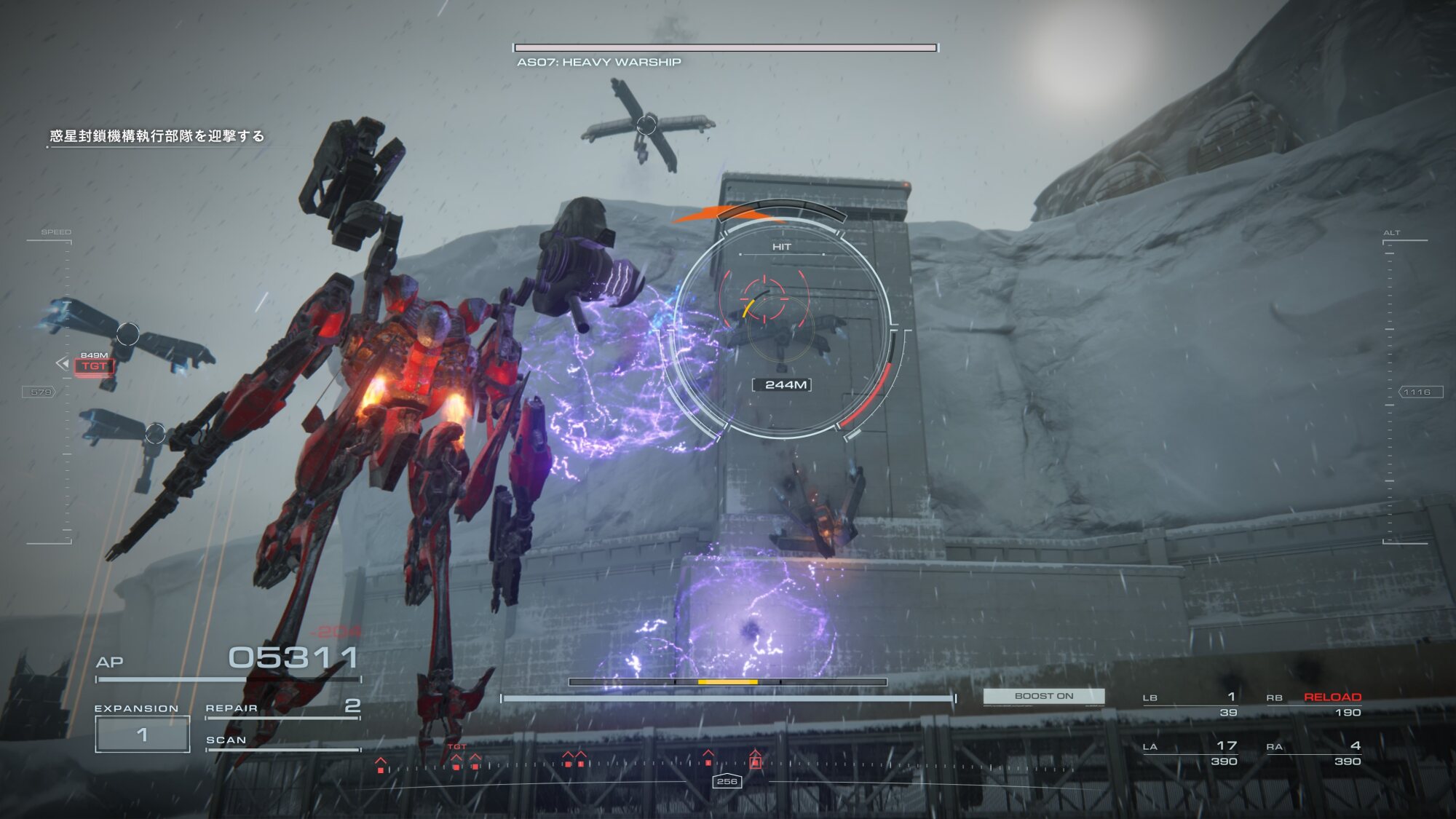This screenshot has height=819, width=1456.
Task: Activate the EXPANSION slot box
Action: pyautogui.click(x=142, y=734)
